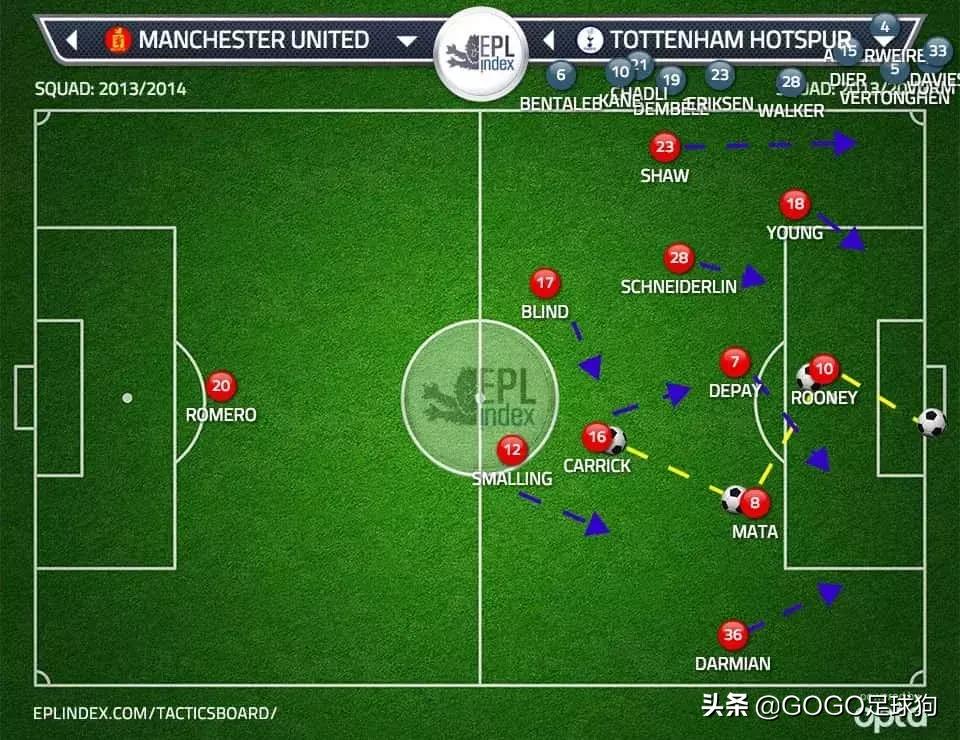Click the previous-team arrow beside Manchester United
The width and height of the screenshot is (960, 740).
71,41
